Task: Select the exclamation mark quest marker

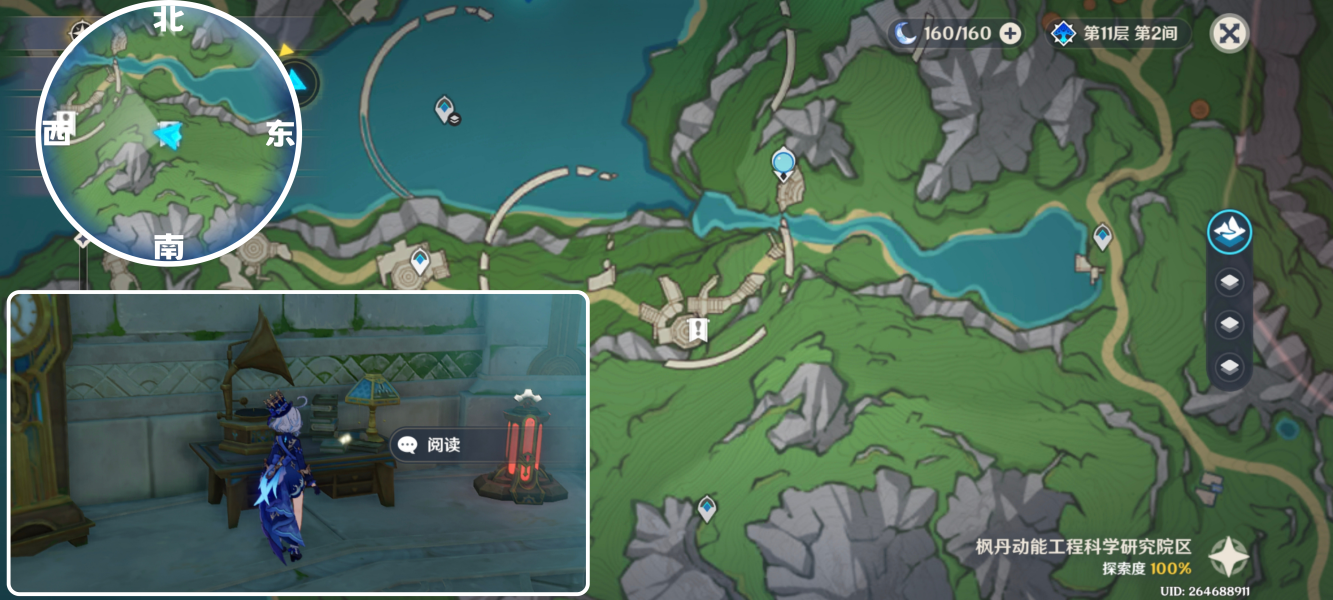Action: click(x=698, y=329)
